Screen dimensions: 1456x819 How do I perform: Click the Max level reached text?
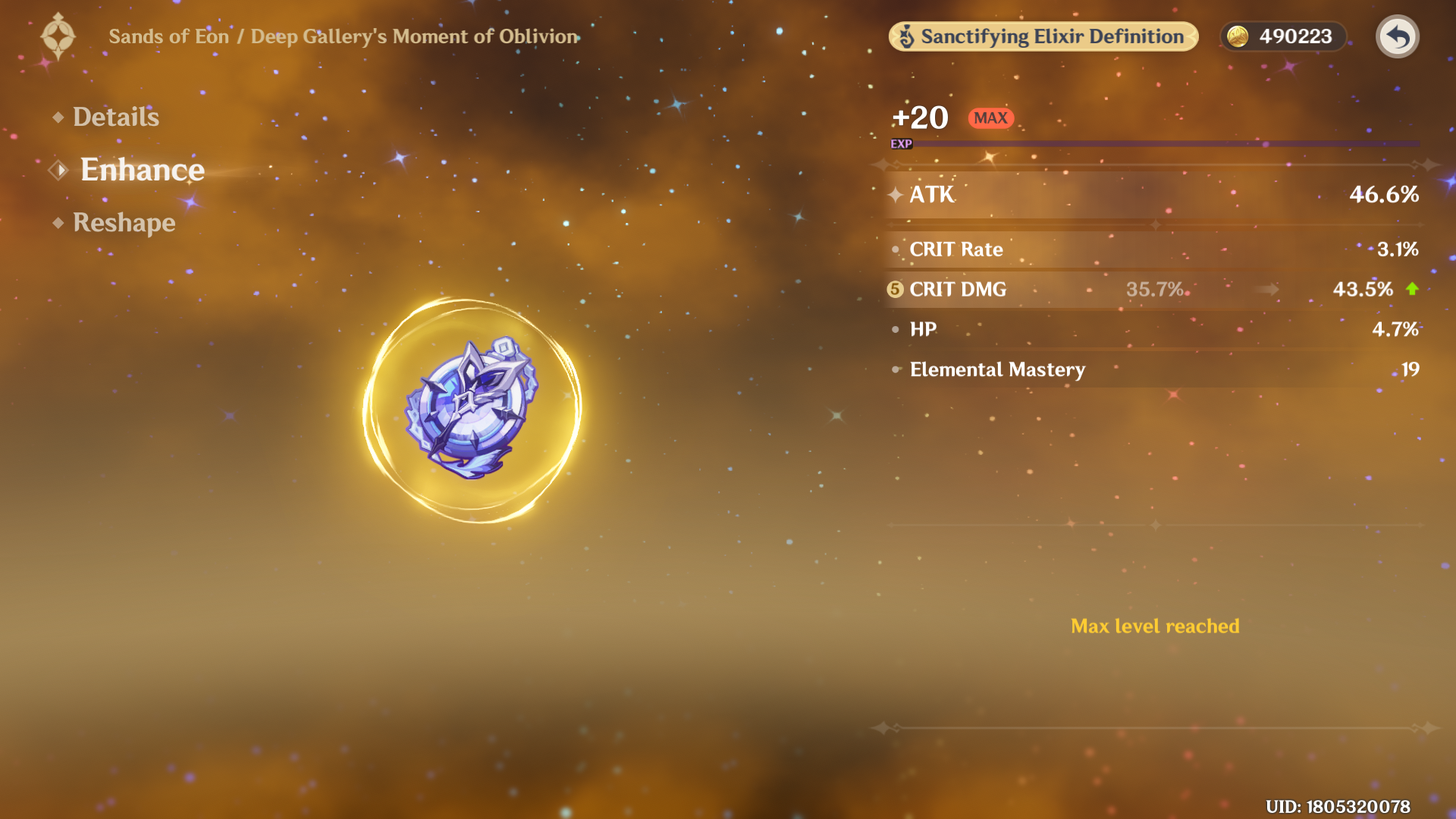(x=1154, y=626)
